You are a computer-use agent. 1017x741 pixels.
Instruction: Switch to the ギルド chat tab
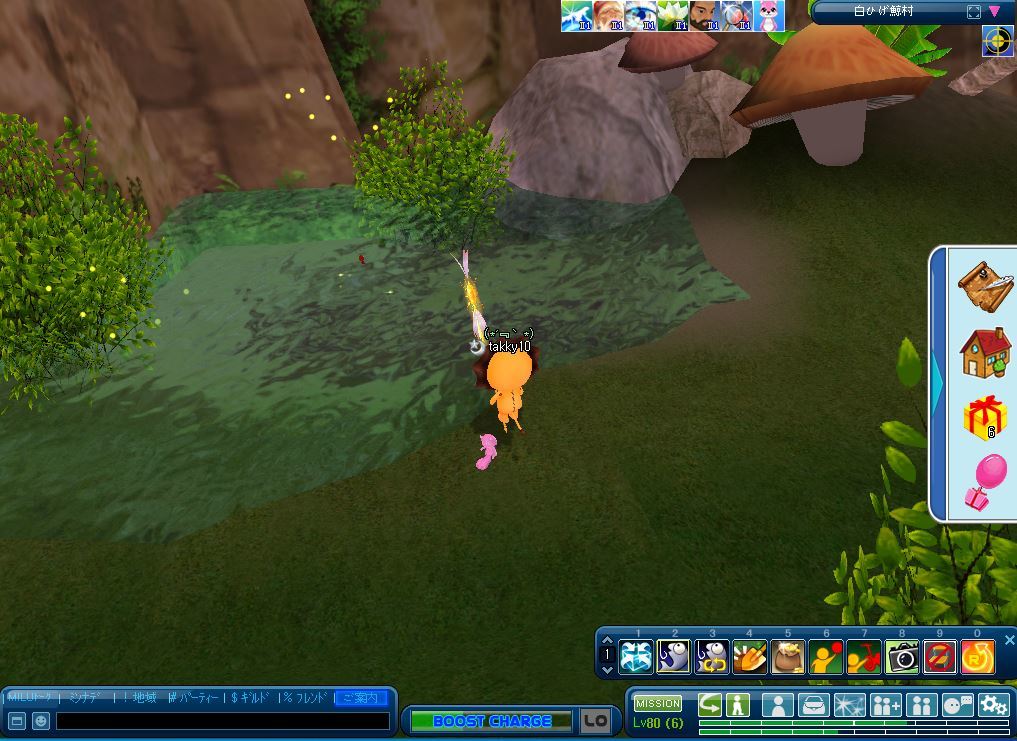253,697
